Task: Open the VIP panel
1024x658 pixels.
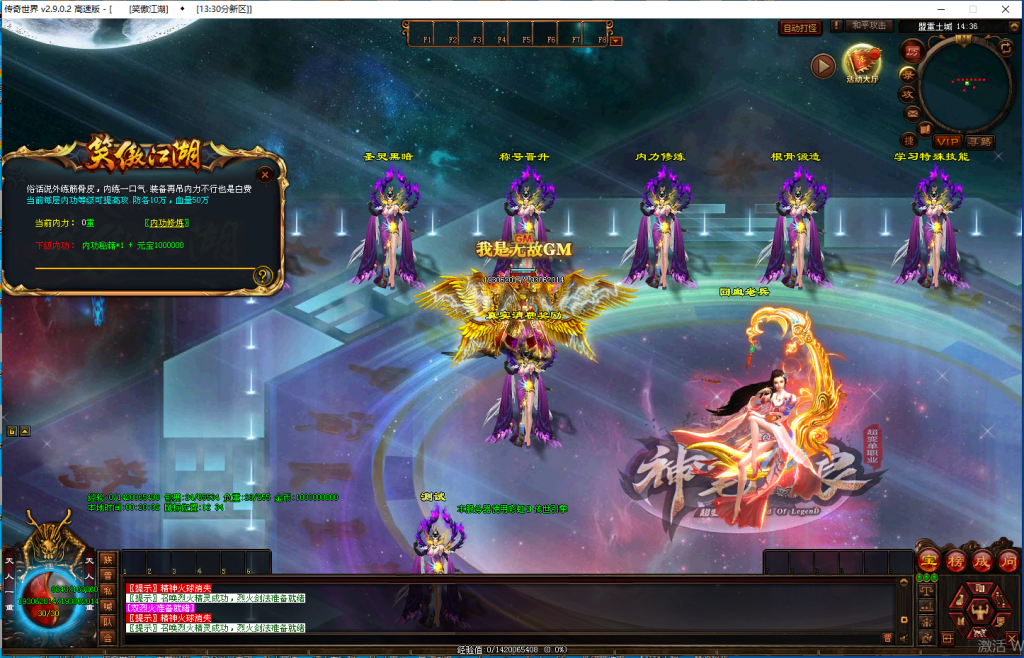Action: click(x=946, y=141)
